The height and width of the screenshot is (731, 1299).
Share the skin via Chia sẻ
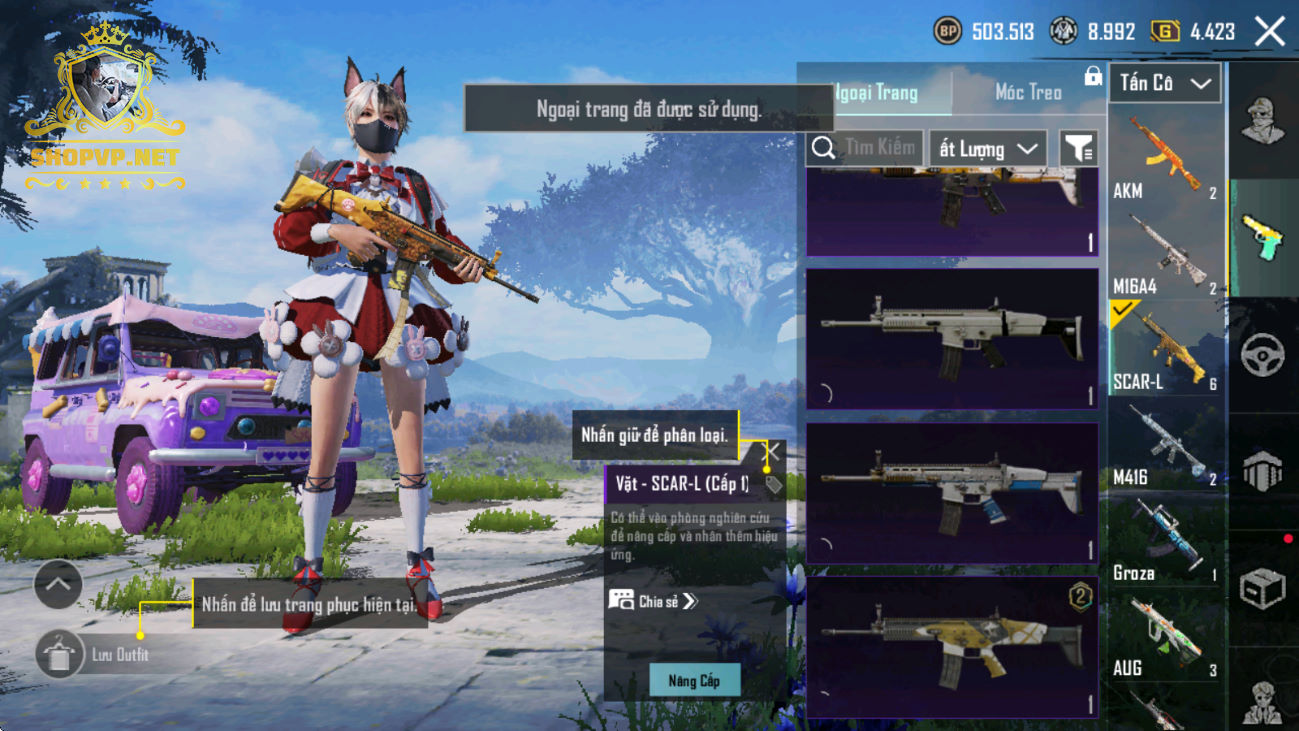tap(654, 601)
